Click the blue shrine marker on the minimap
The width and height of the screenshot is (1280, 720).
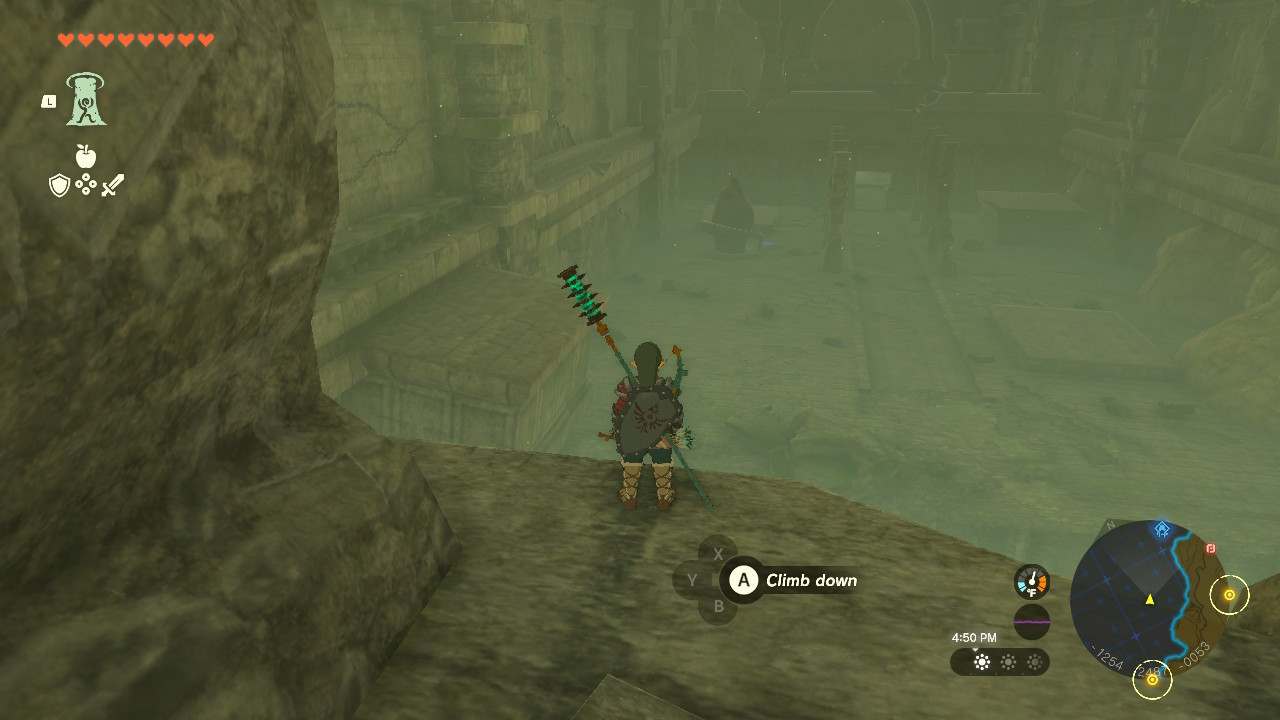[1161, 527]
